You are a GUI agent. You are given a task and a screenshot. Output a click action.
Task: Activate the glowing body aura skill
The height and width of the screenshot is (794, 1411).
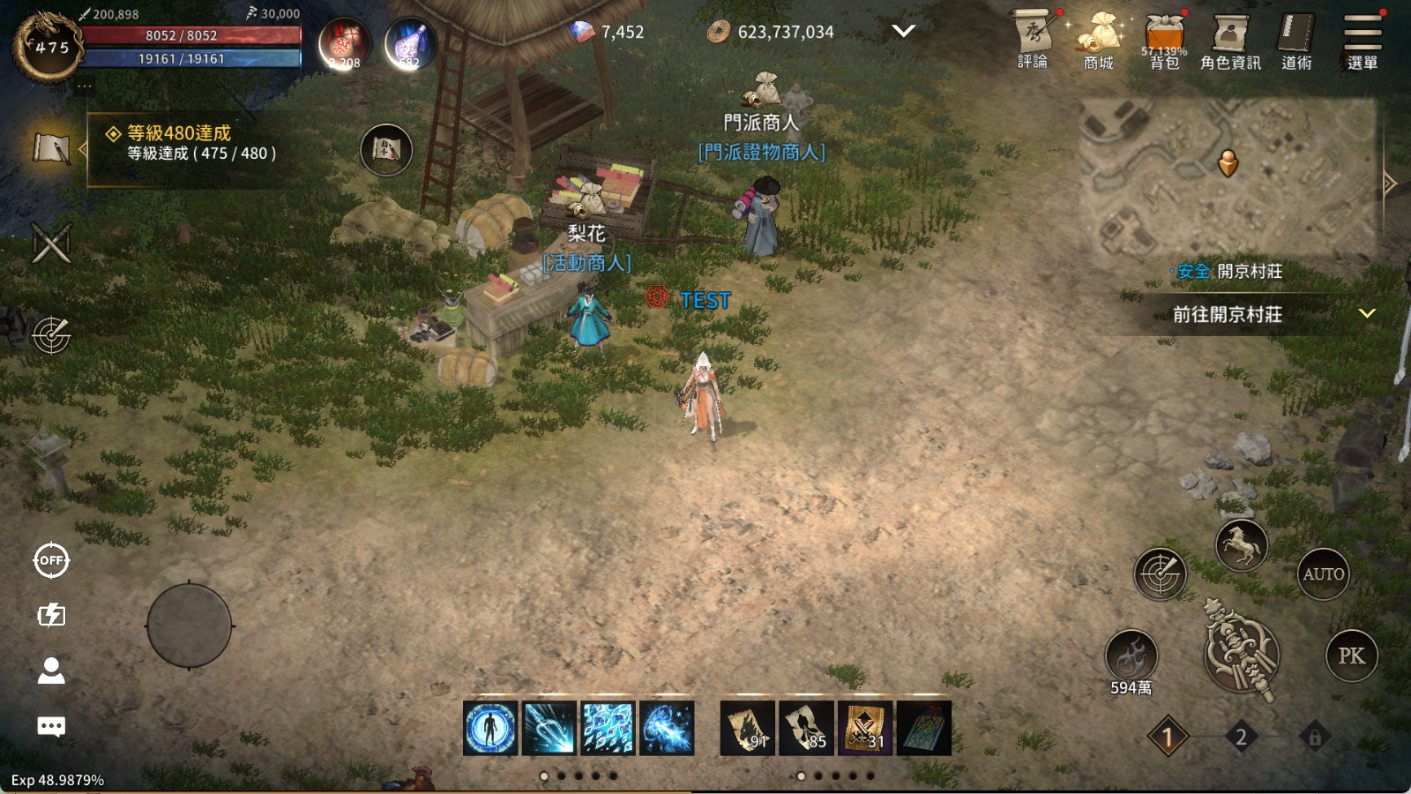(x=490, y=727)
